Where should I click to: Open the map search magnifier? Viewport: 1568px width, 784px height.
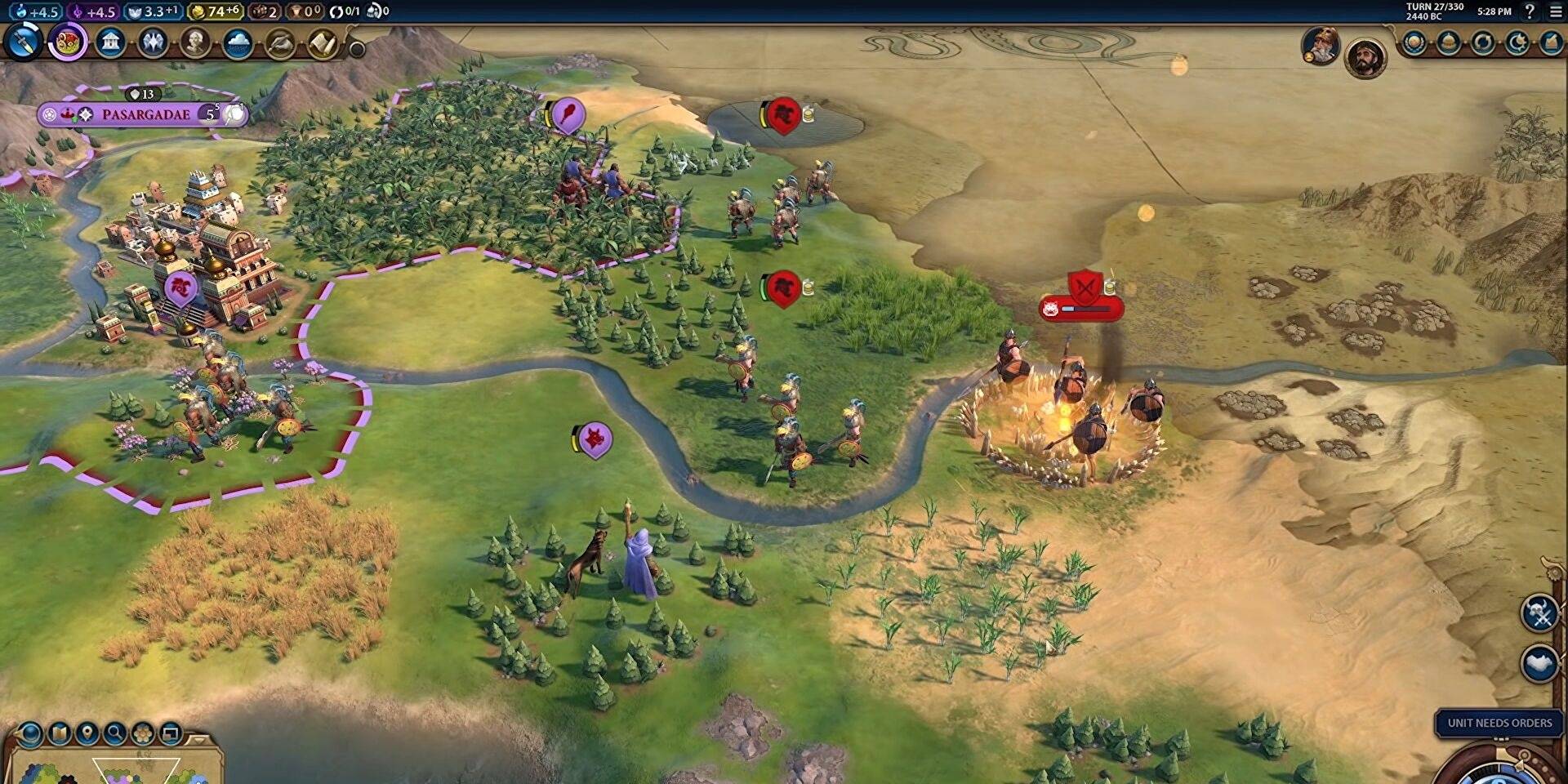[115, 733]
